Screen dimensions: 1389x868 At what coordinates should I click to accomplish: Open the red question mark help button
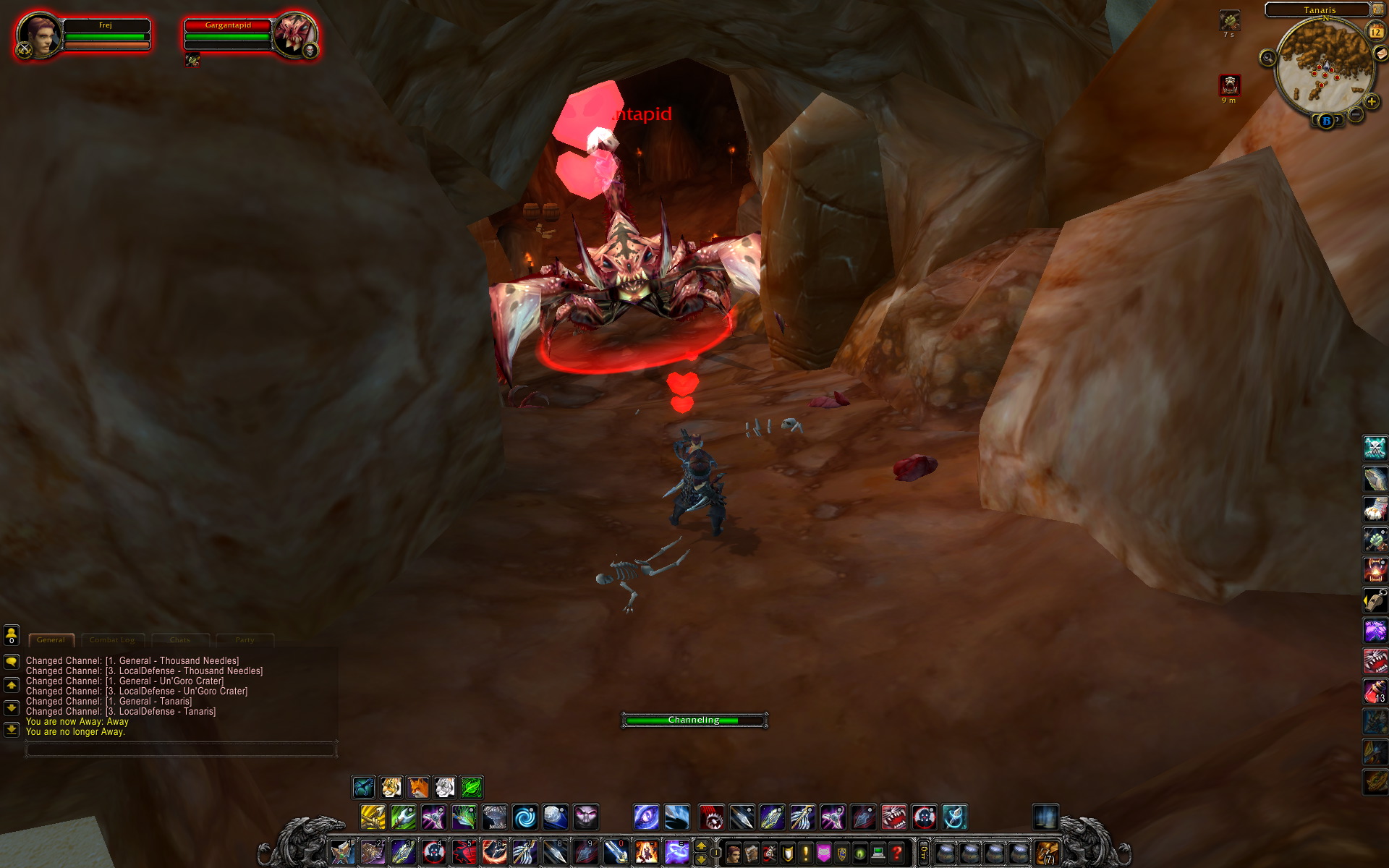click(x=896, y=853)
